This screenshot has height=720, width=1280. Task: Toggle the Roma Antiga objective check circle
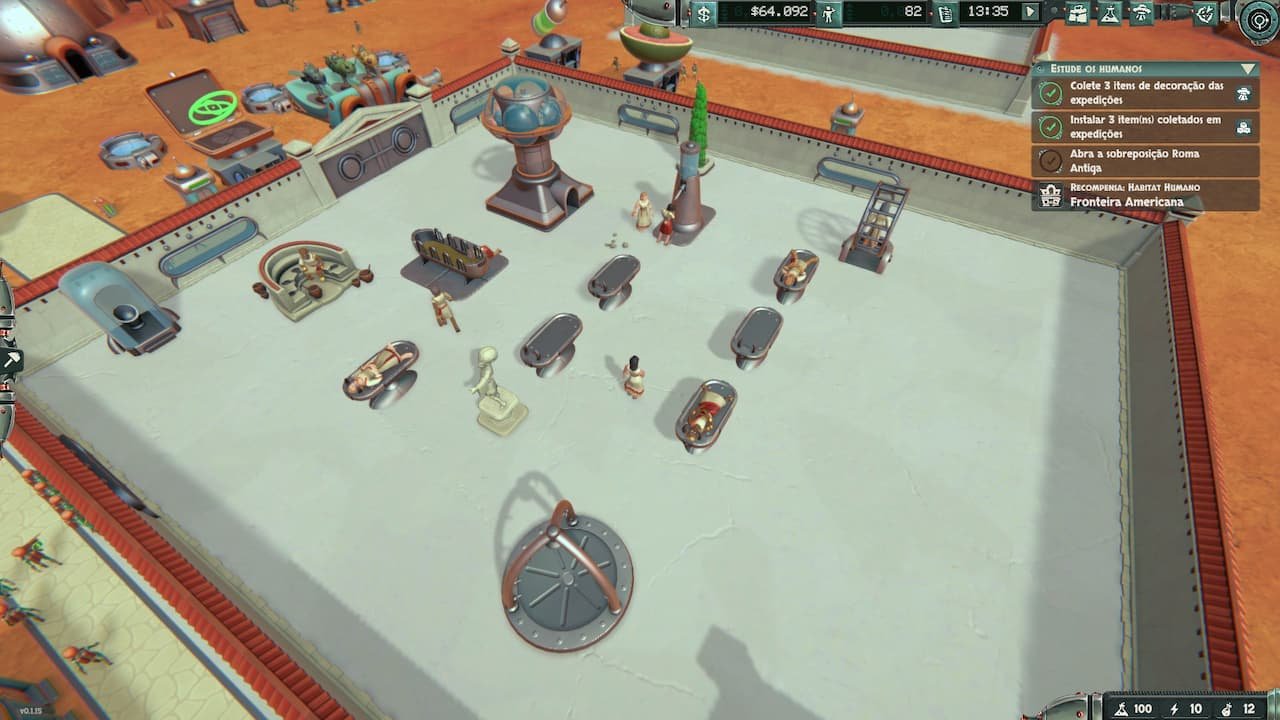coord(1050,160)
